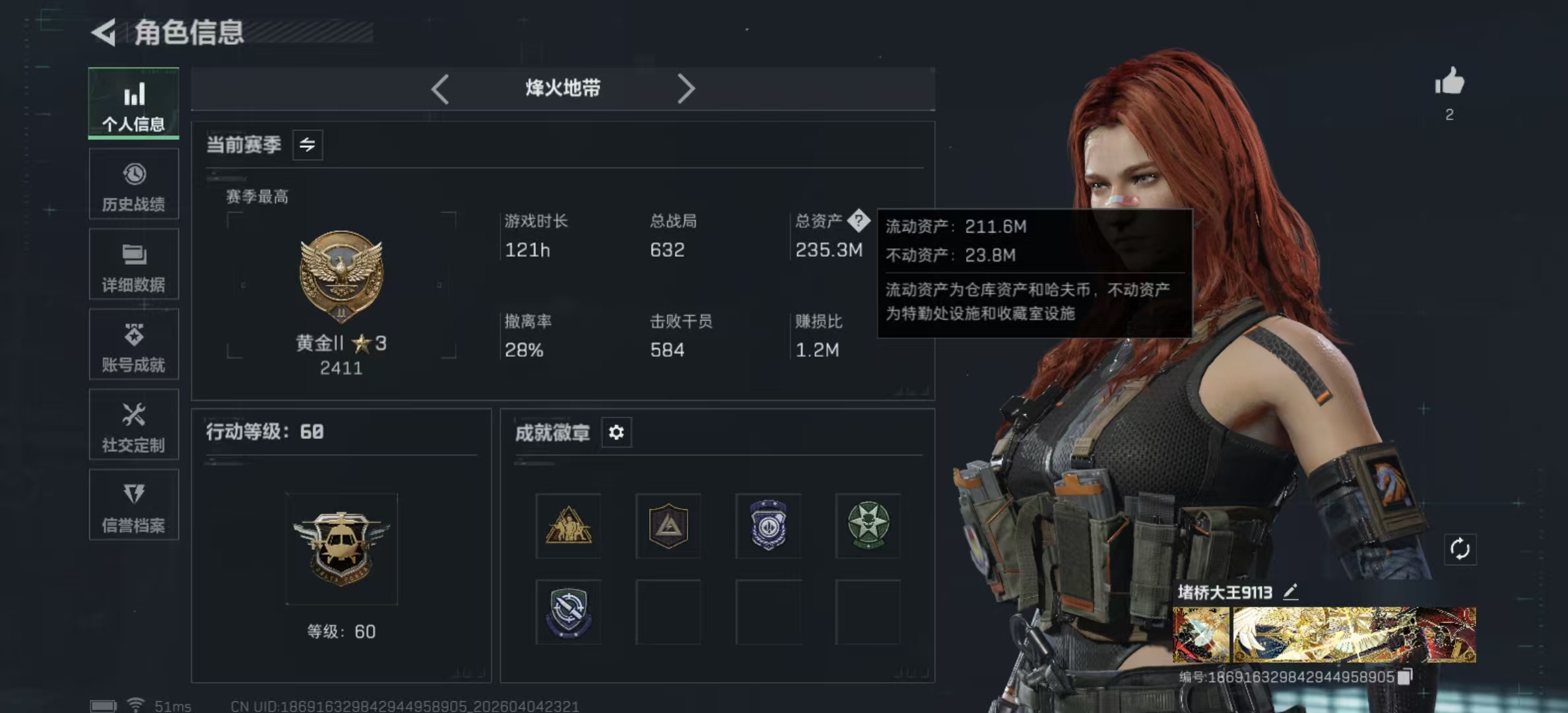Go back using the arrow beside 角色信息
Screen dimensions: 1568x713
point(104,32)
